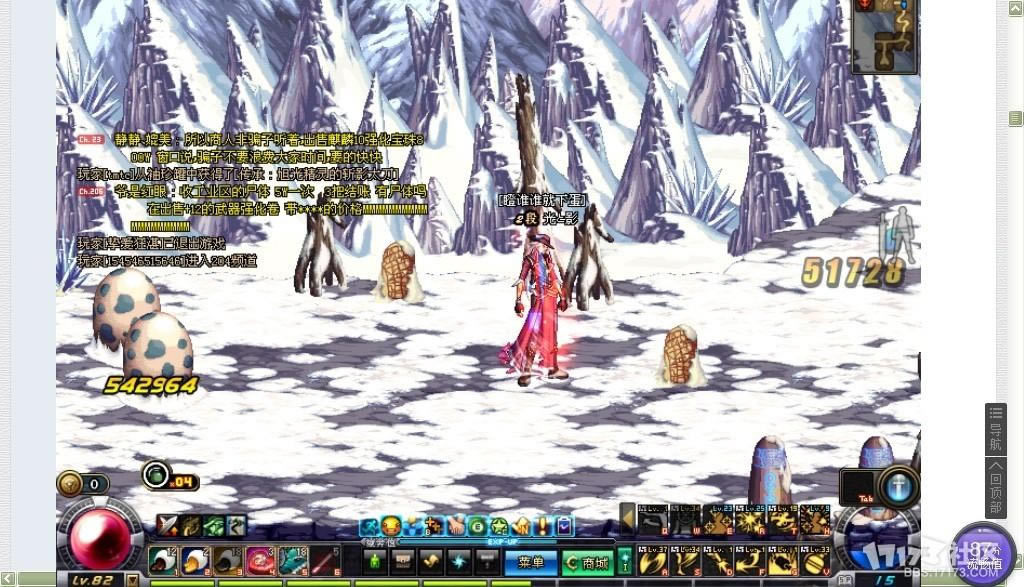This screenshot has height=587, width=1024.
Task: Select the teal boot item in slot 5
Action: tap(292, 560)
